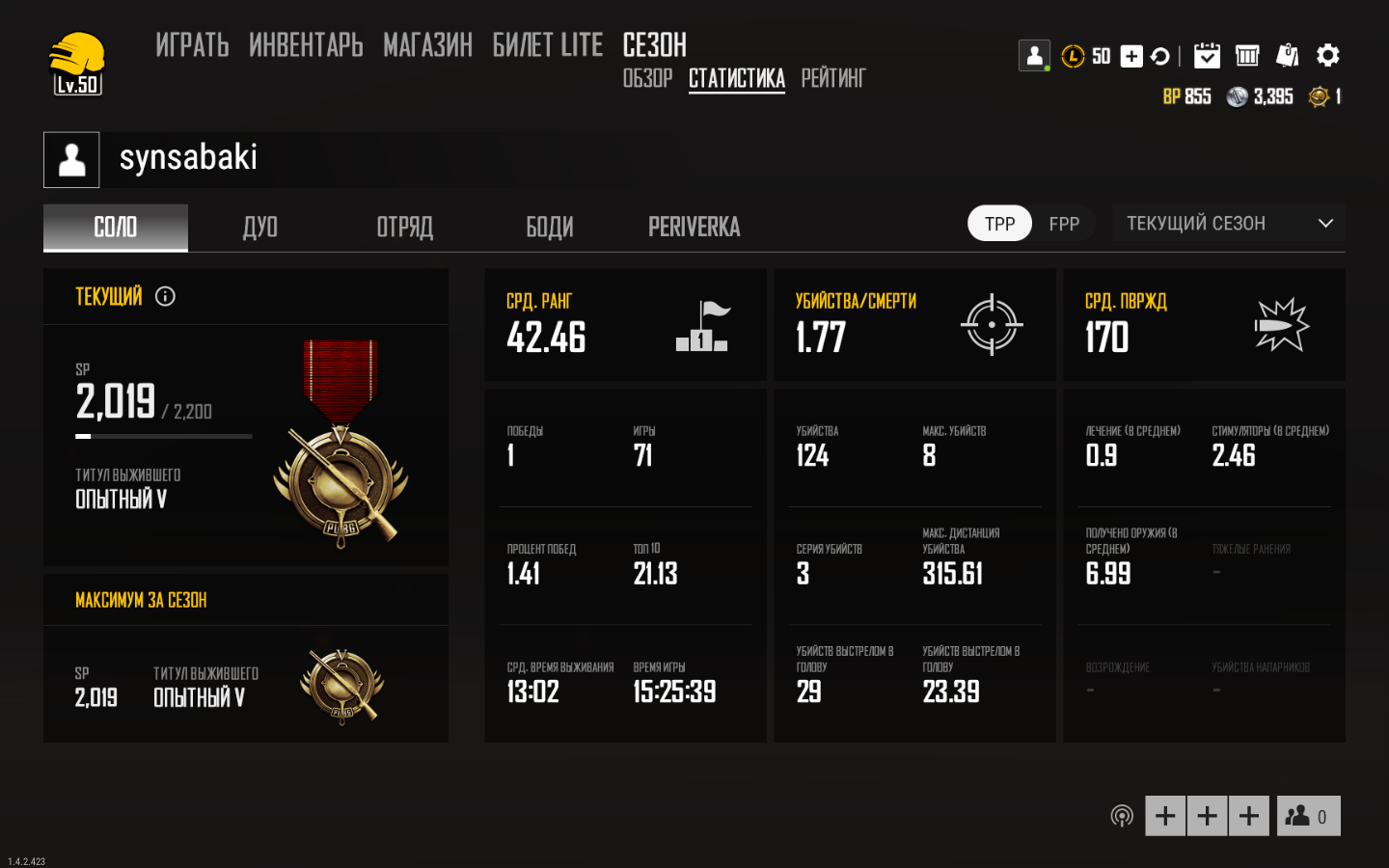Select TPP perspective mode
This screenshot has height=868, width=1389.
pos(999,223)
